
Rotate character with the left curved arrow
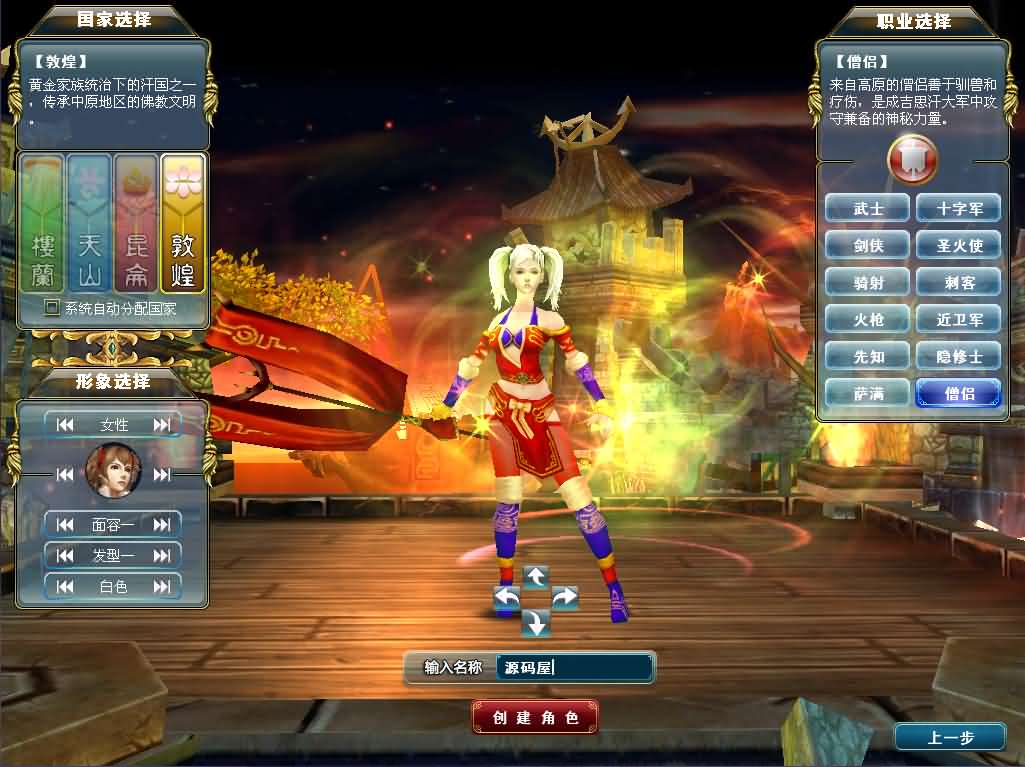point(508,598)
